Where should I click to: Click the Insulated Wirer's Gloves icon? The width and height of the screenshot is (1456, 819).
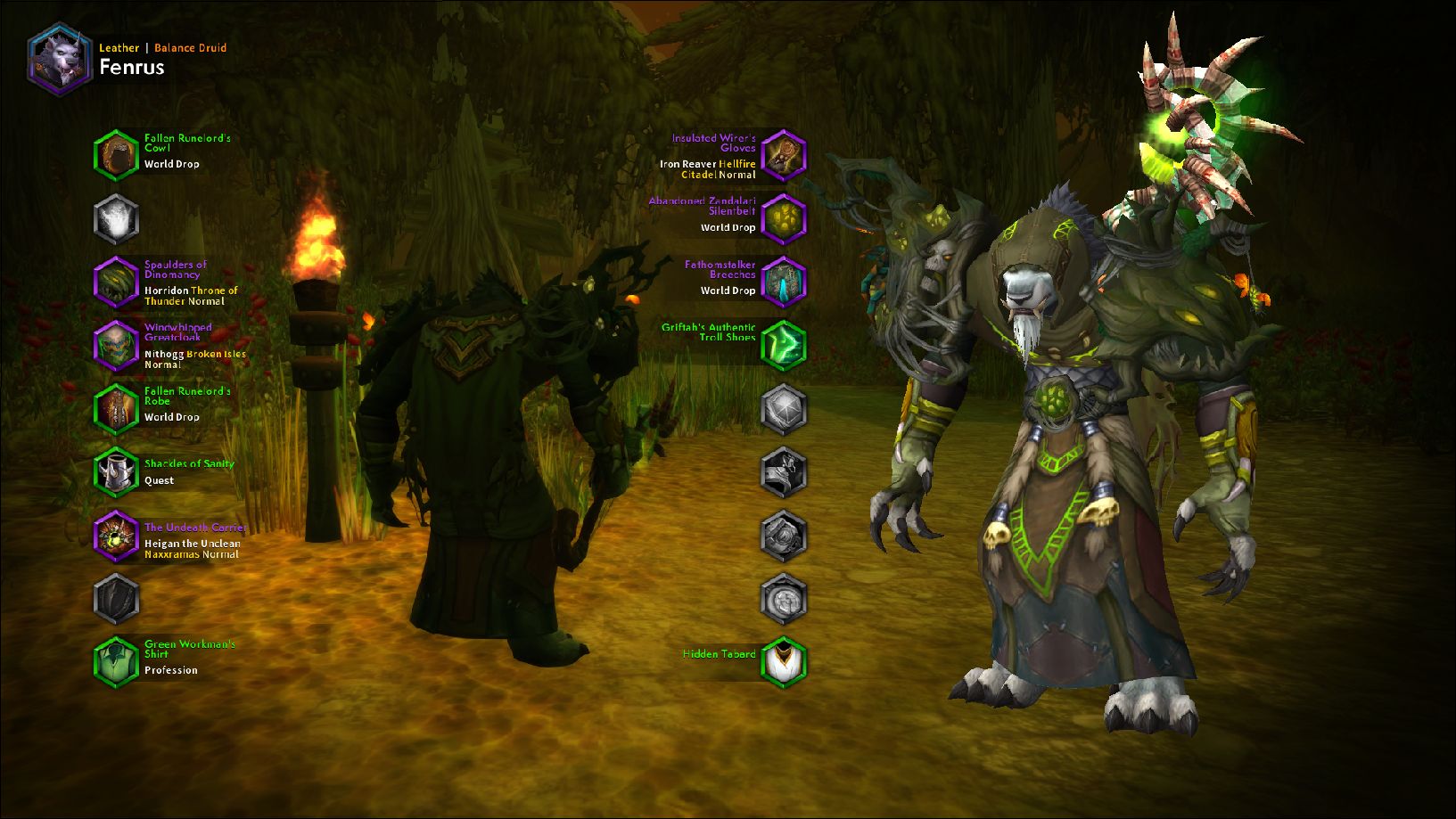click(784, 155)
